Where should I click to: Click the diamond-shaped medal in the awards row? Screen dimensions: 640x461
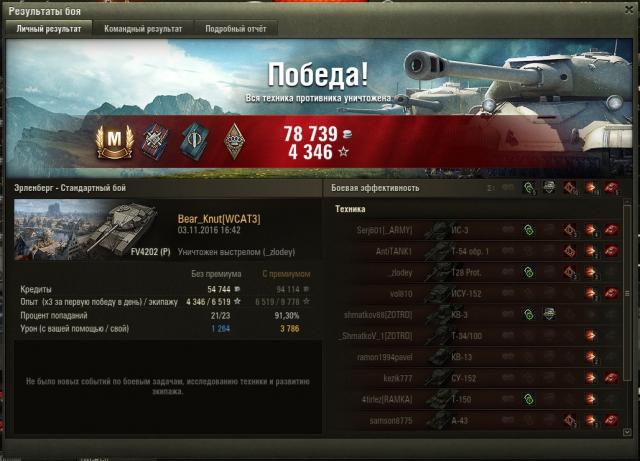click(234, 140)
